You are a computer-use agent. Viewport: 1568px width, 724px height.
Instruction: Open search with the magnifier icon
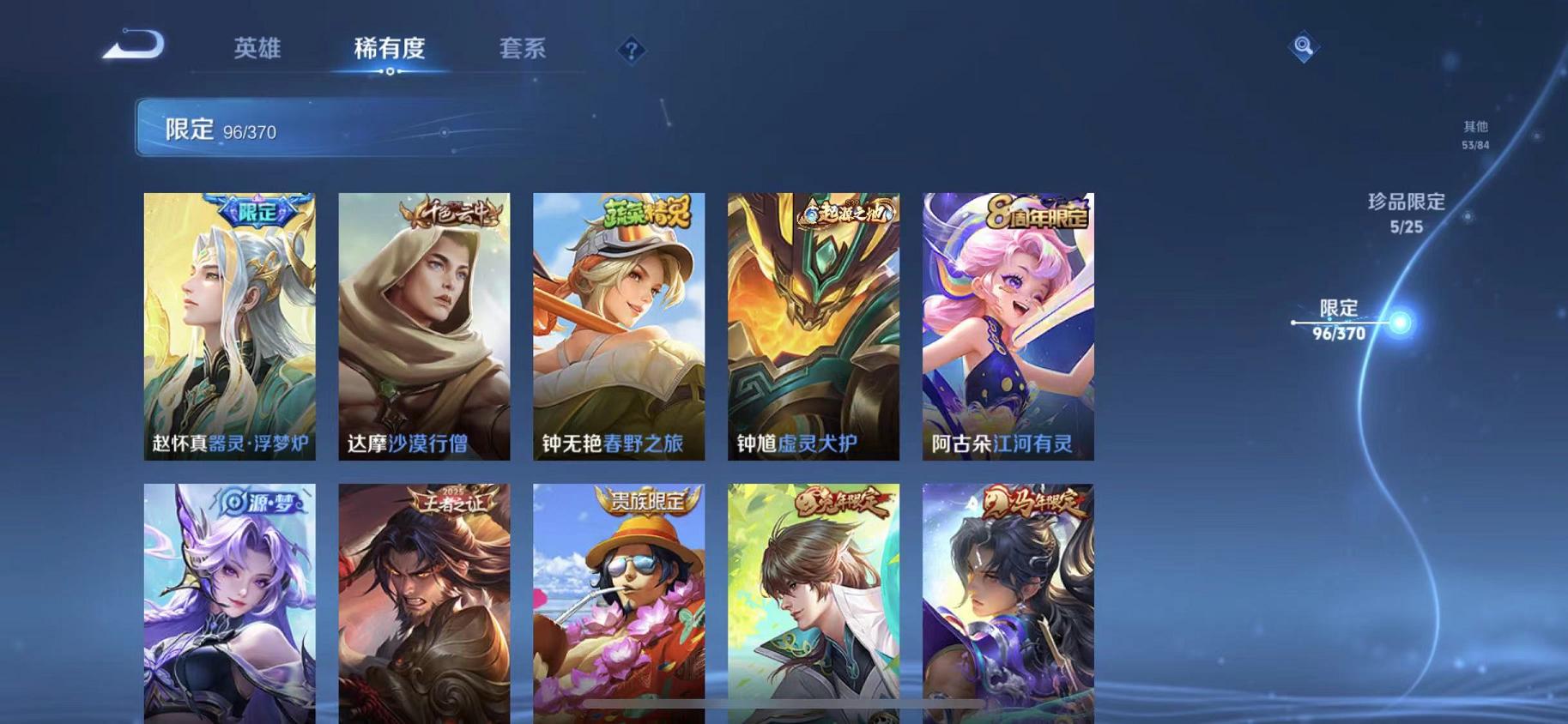pyautogui.click(x=1303, y=45)
